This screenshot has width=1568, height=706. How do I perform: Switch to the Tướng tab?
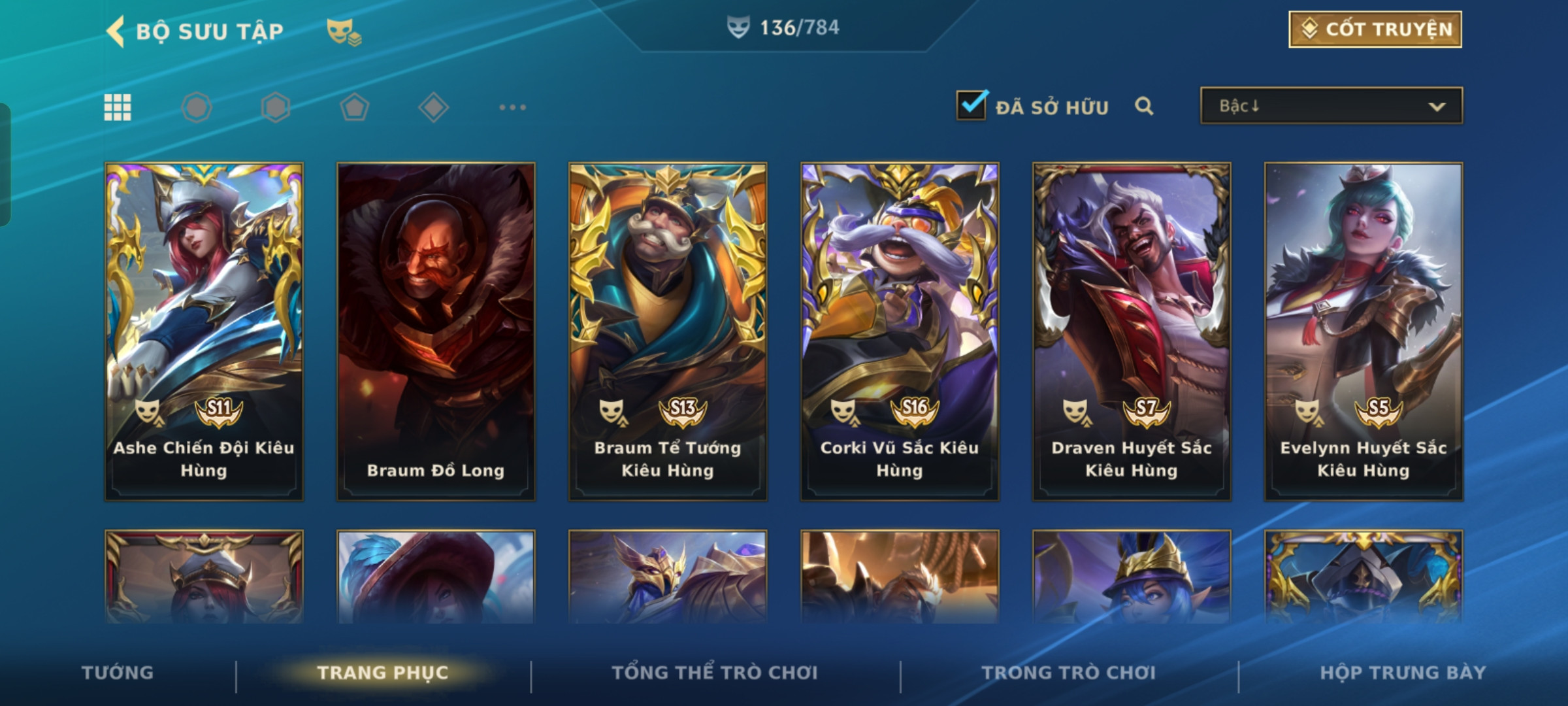click(118, 673)
